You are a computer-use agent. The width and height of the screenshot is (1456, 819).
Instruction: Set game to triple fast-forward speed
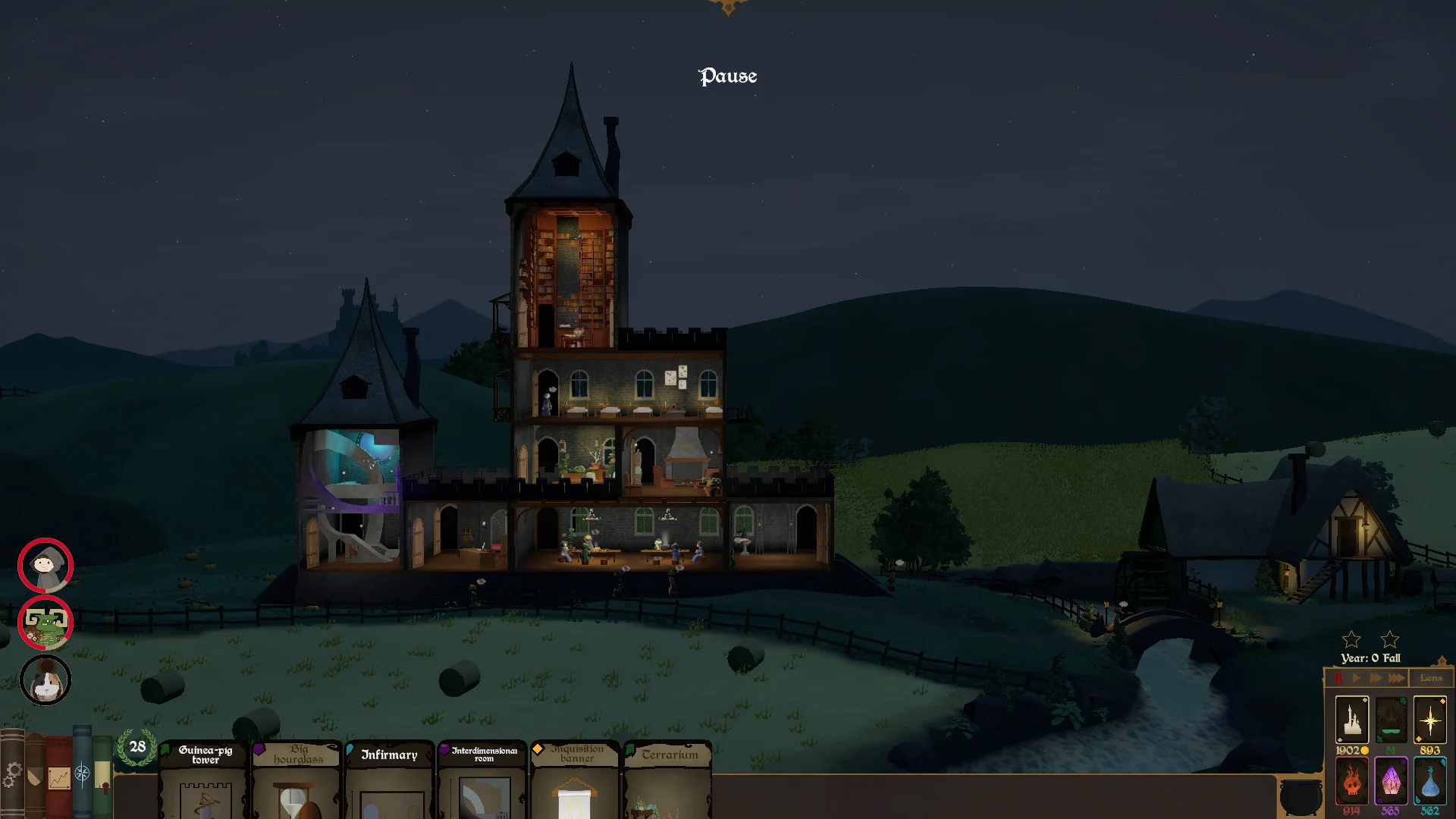(1397, 678)
